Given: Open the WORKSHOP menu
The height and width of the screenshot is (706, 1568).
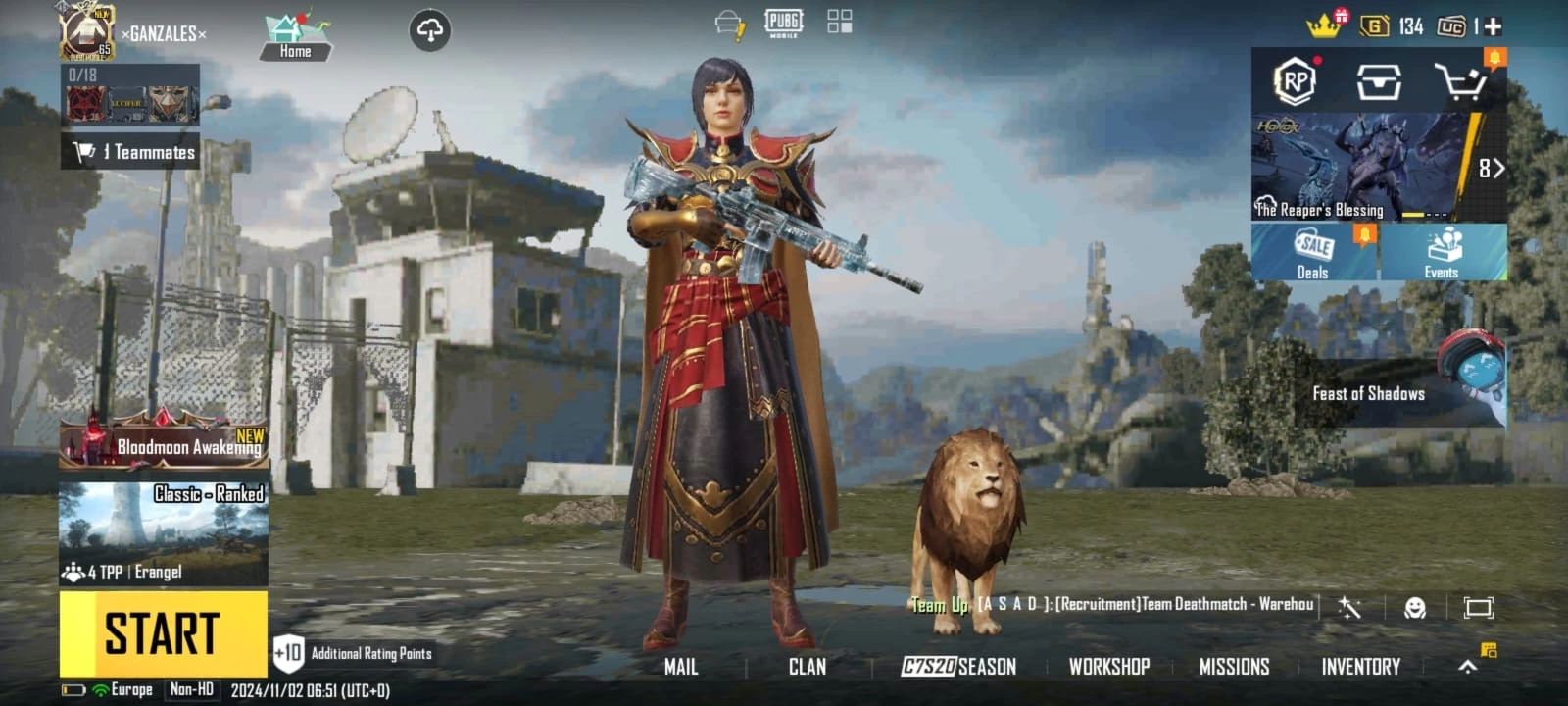Looking at the screenshot, I should click(x=1108, y=667).
